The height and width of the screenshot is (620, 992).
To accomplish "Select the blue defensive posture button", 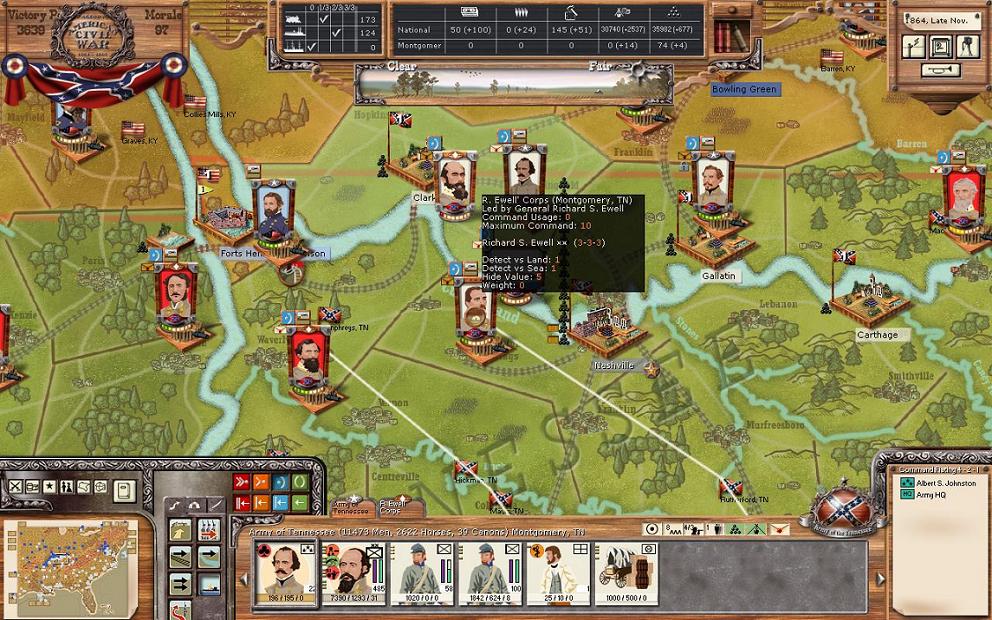I will (x=280, y=483).
